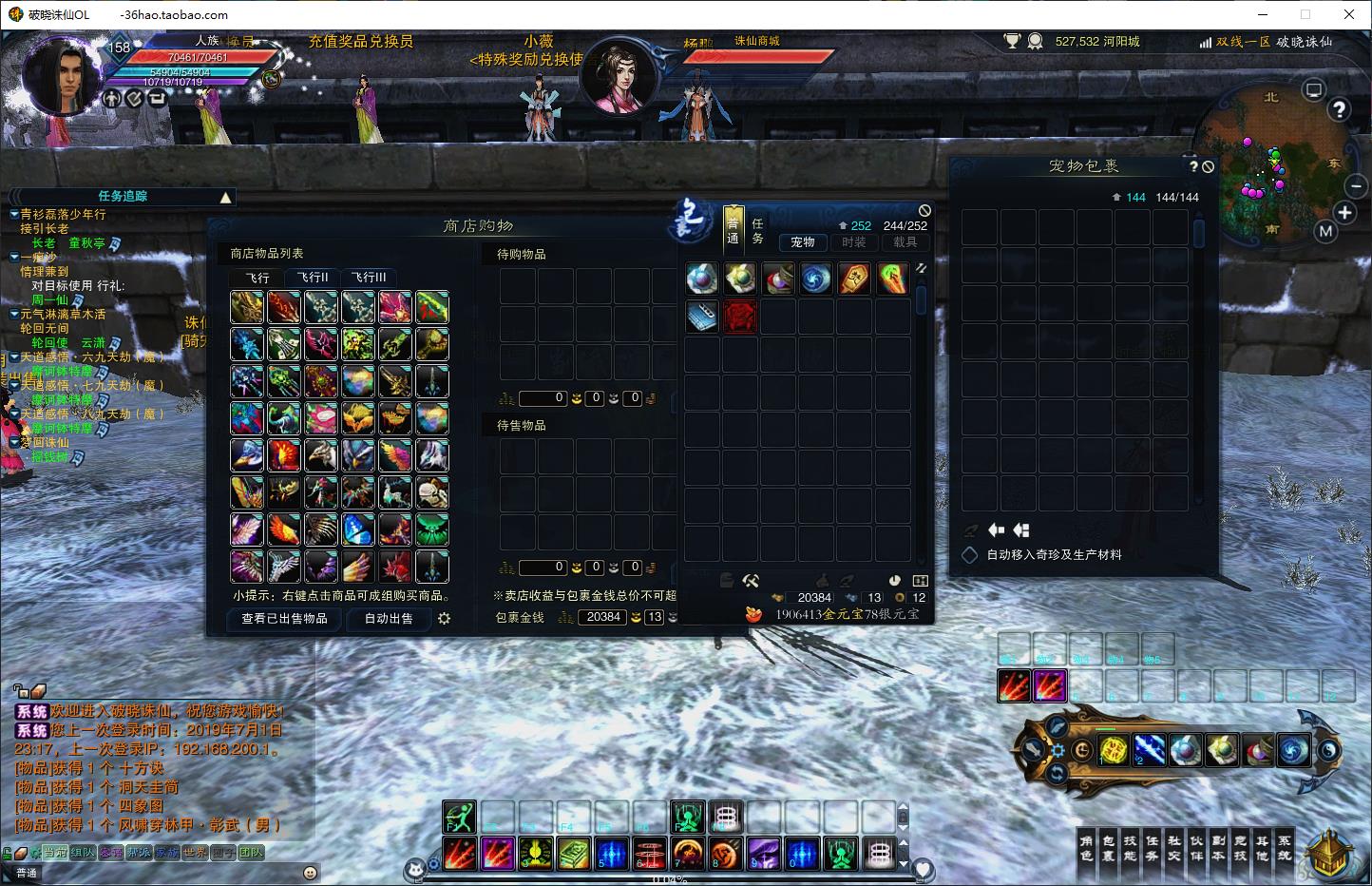Select the 宠物 bag tab

pyautogui.click(x=803, y=242)
